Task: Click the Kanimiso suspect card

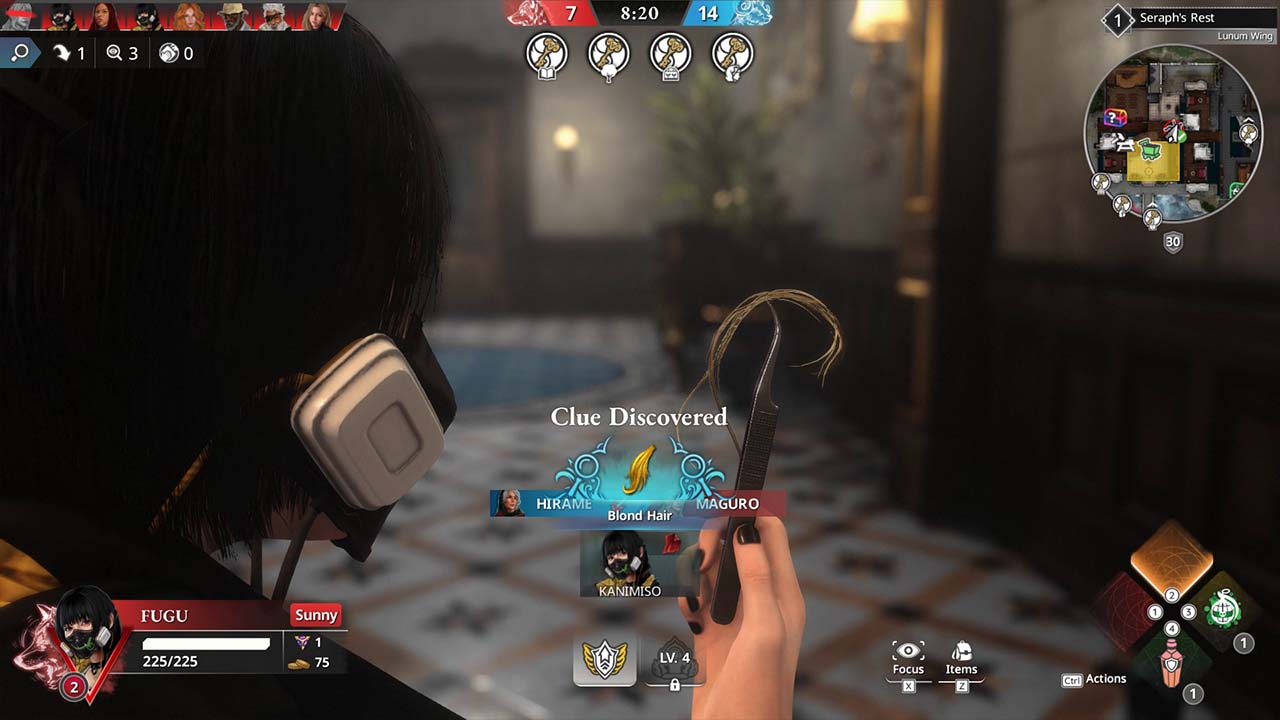Action: click(x=629, y=564)
